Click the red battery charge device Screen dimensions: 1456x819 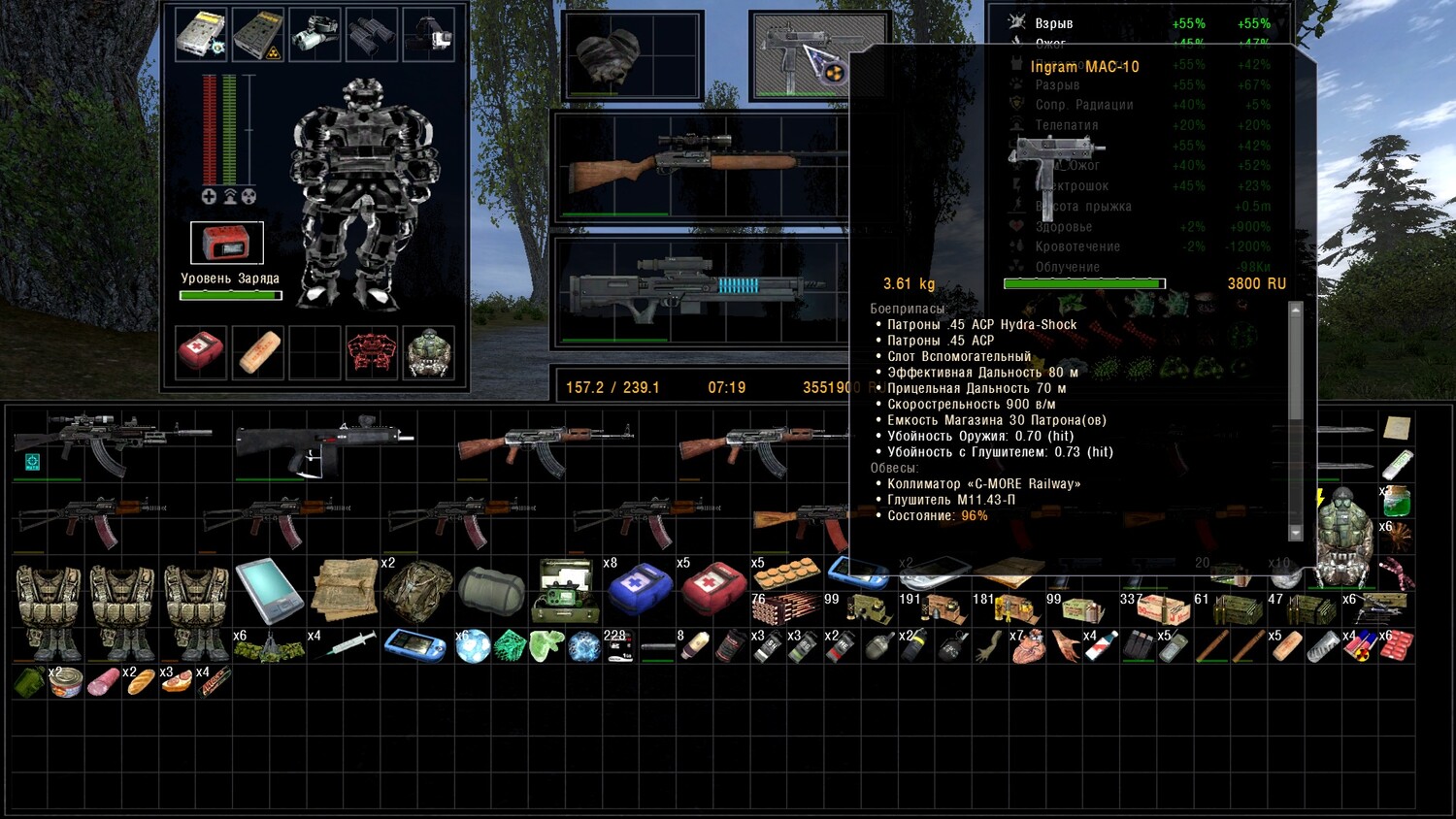pyautogui.click(x=226, y=243)
